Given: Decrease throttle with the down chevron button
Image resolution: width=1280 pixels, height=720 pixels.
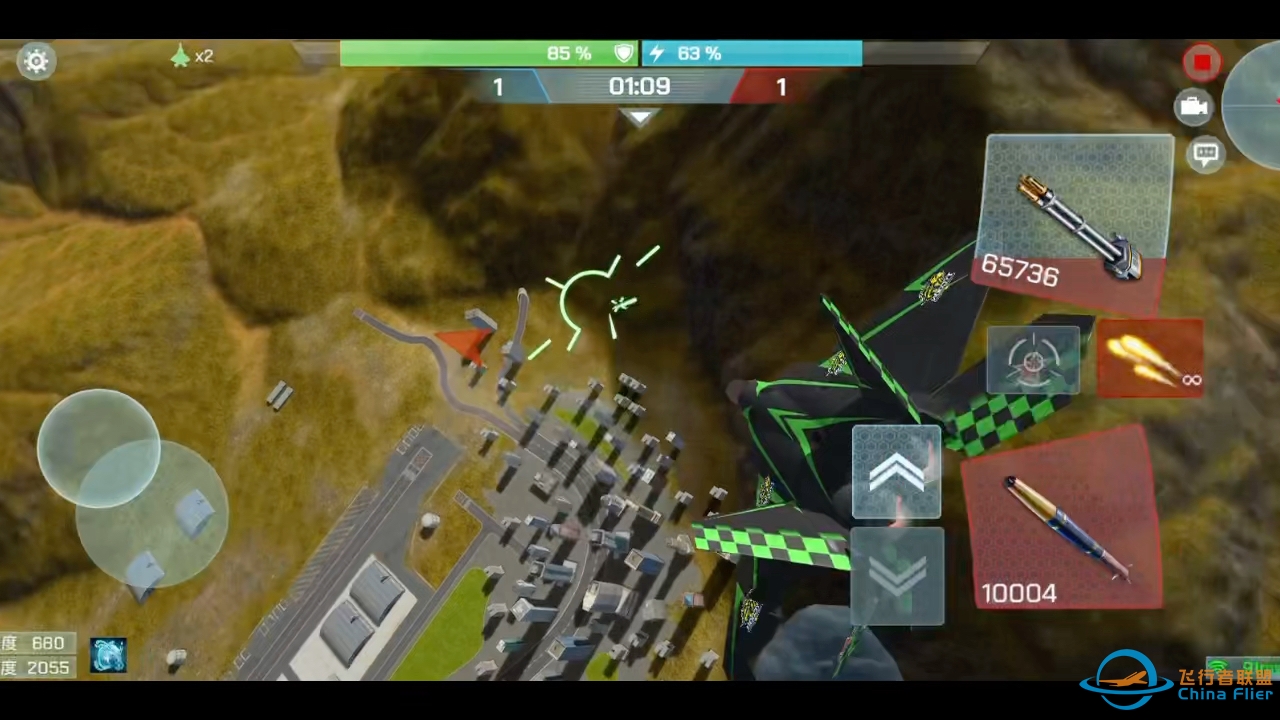Looking at the screenshot, I should [897, 577].
